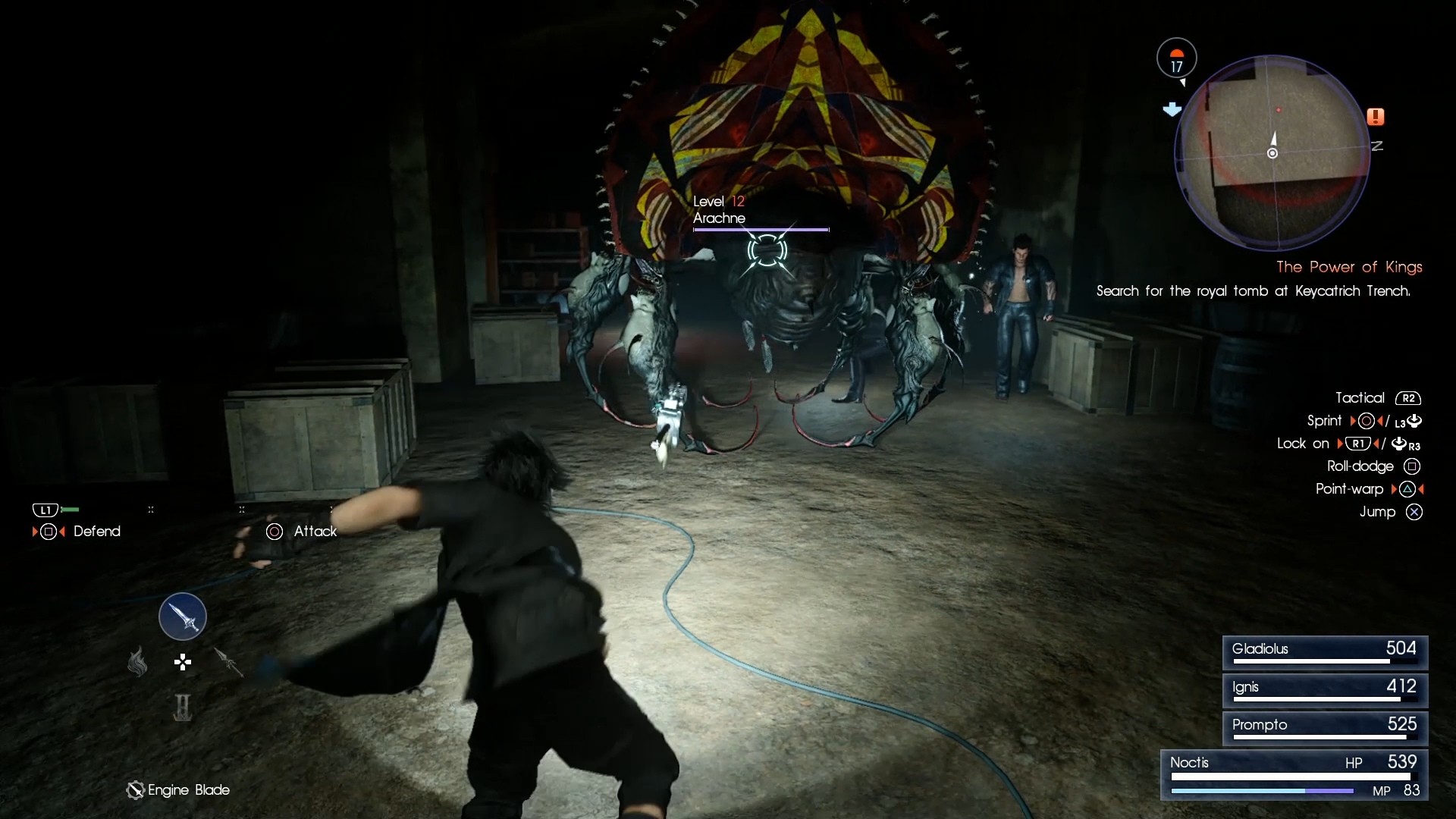Select the Engine Blade sword icon

(x=182, y=617)
